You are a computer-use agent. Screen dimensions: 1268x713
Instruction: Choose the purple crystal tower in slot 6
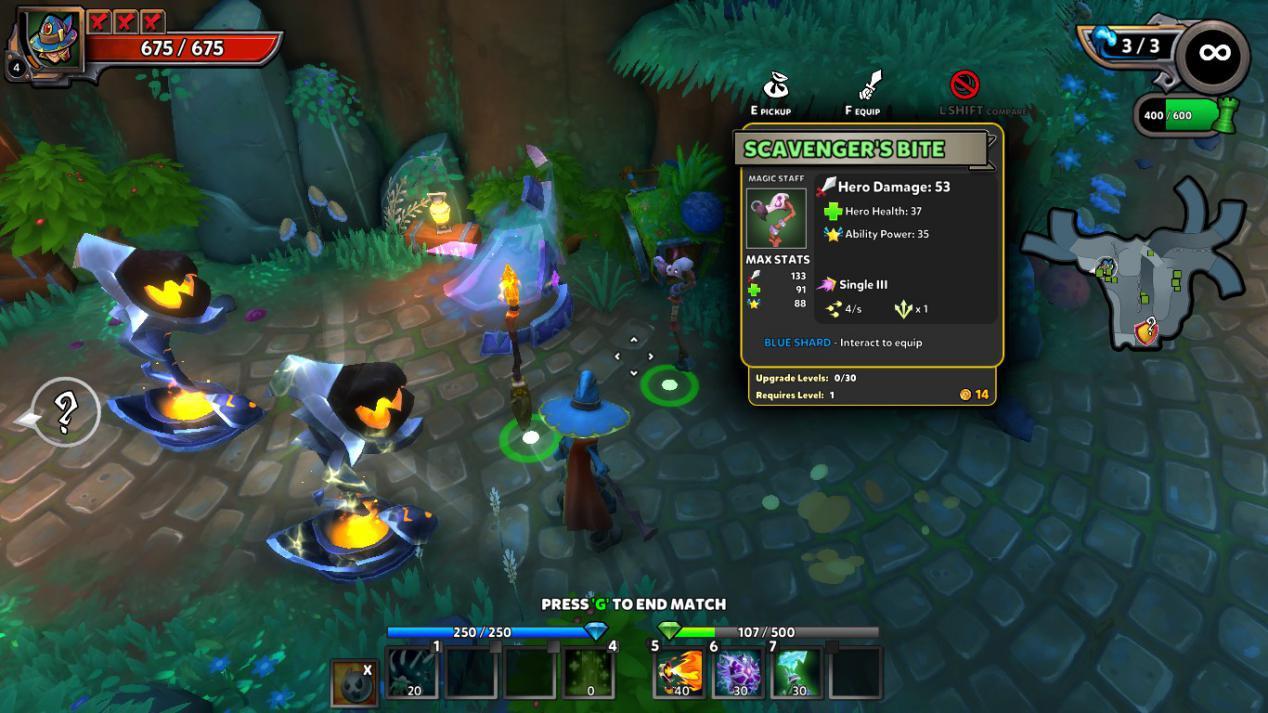pos(738,672)
